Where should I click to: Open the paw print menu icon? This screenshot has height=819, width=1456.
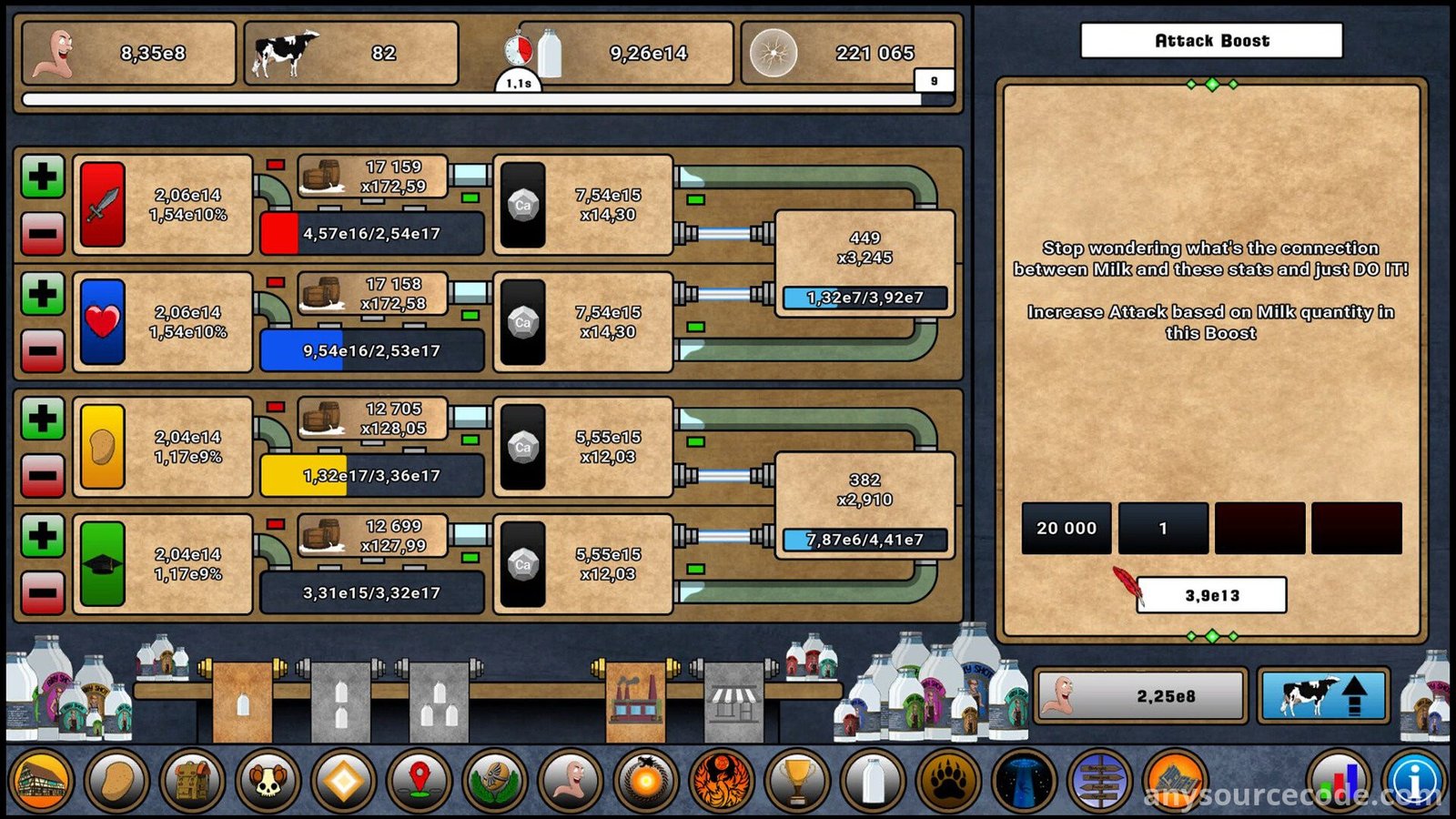(x=948, y=781)
